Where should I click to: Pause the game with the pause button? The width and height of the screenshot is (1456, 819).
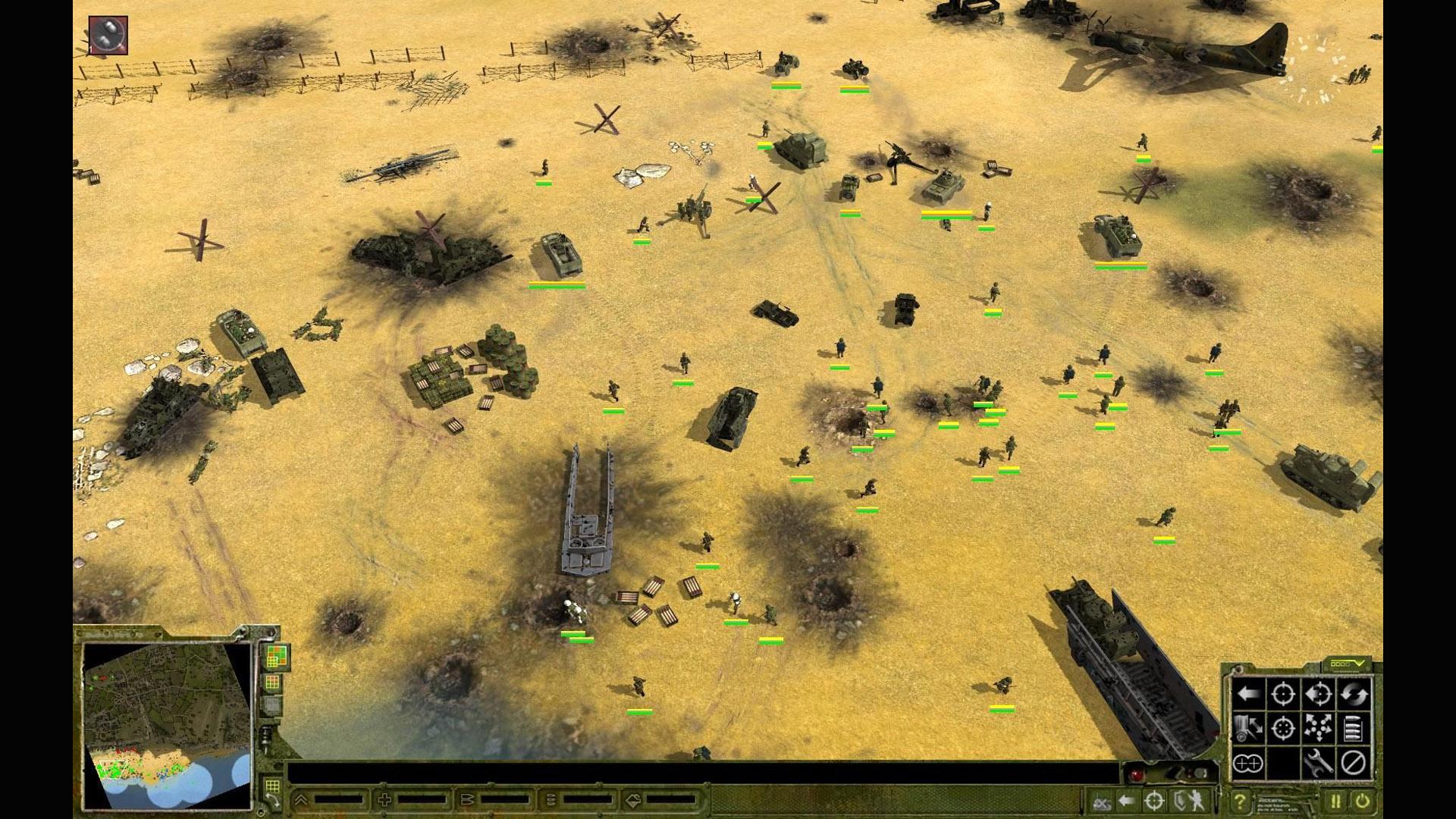click(x=1335, y=801)
